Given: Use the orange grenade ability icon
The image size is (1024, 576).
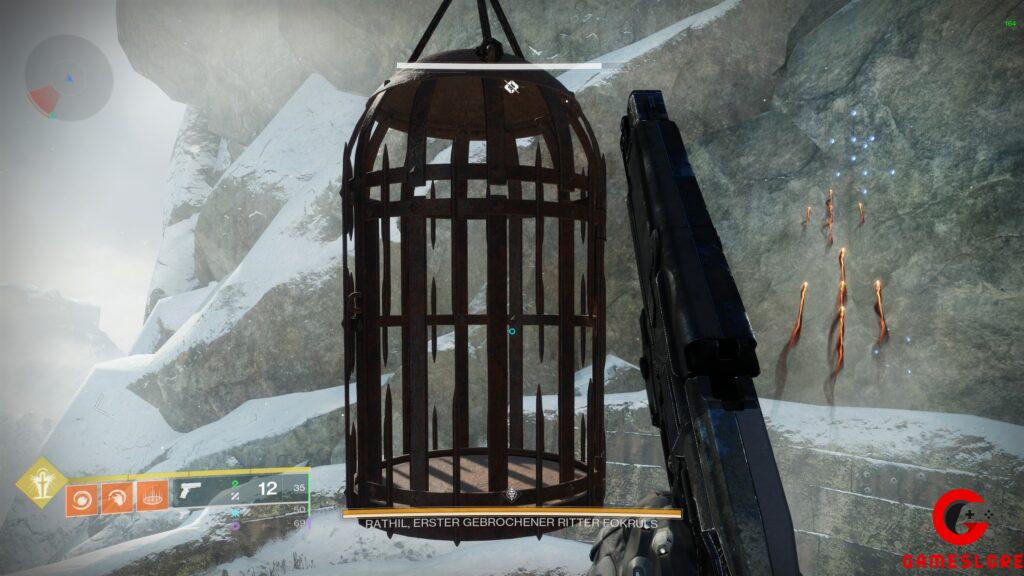Looking at the screenshot, I should (x=81, y=496).
